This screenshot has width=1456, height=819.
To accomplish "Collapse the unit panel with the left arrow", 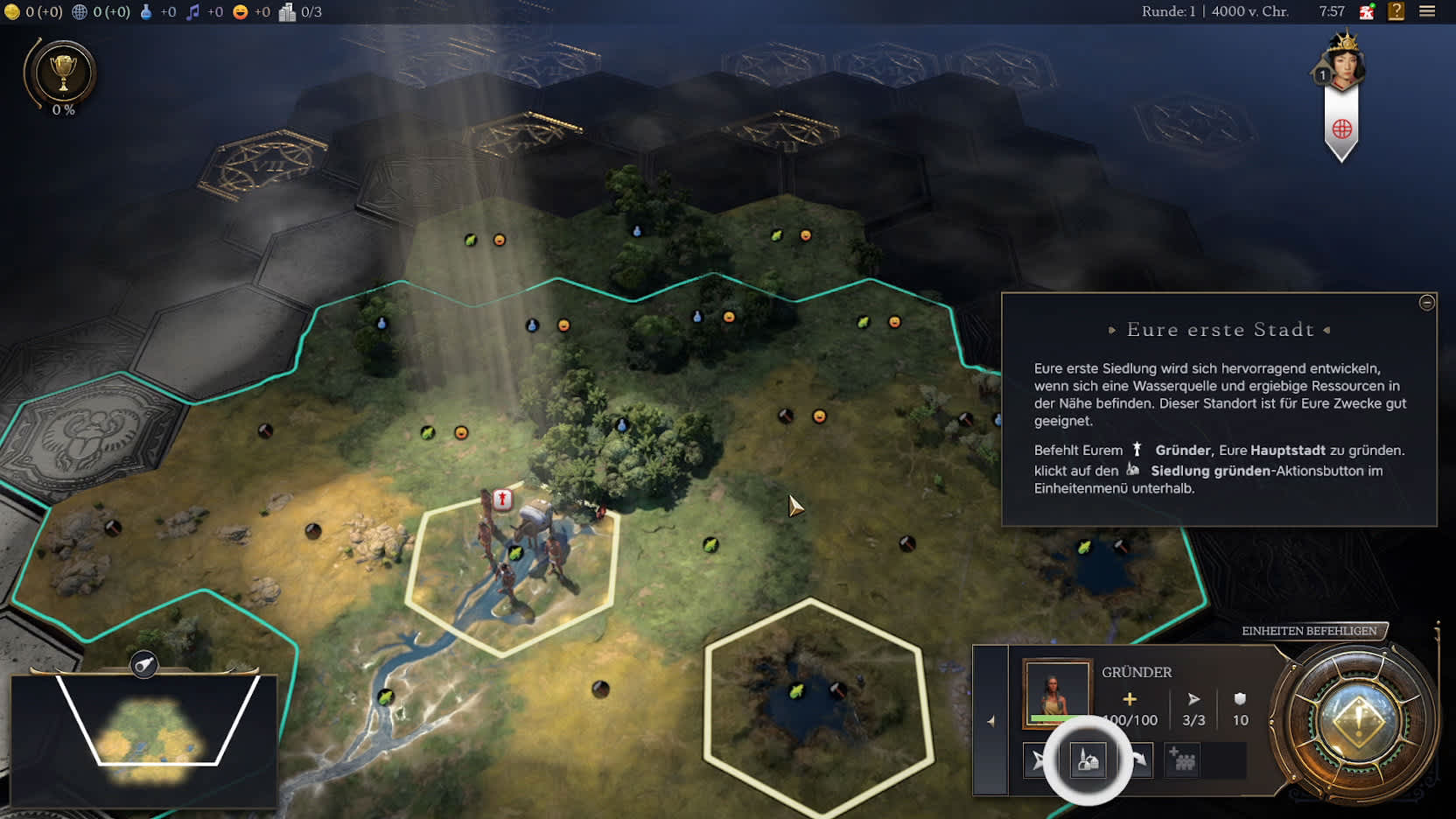I will [x=990, y=721].
